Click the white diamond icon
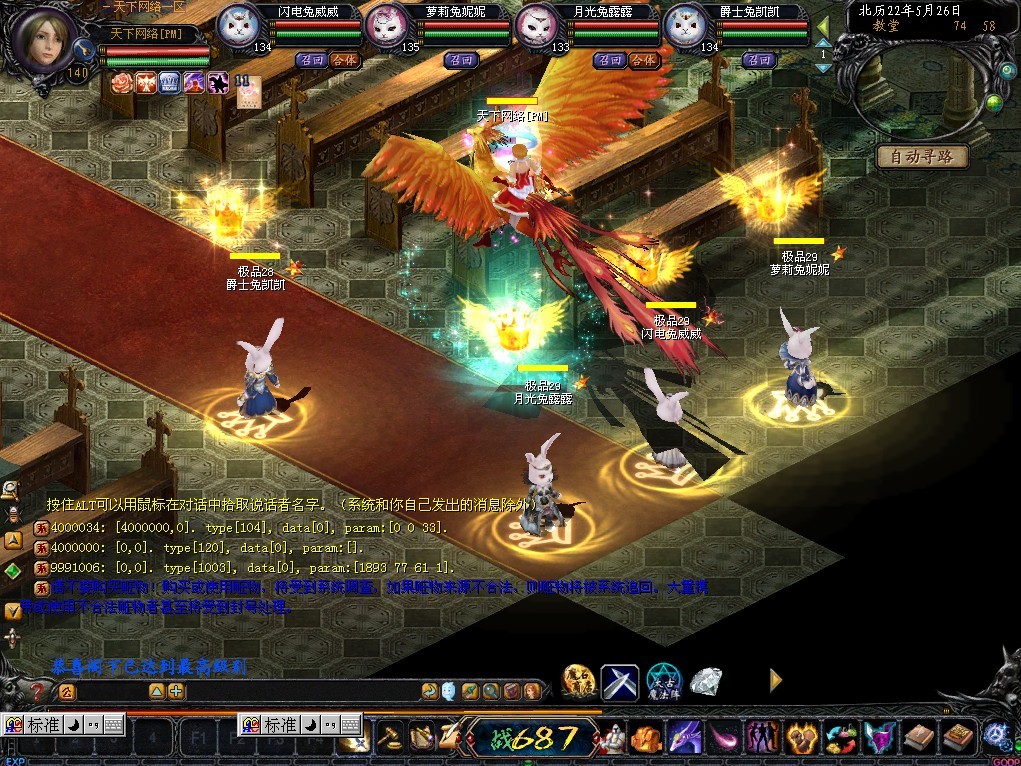Viewport: 1021px width, 766px height. (706, 682)
